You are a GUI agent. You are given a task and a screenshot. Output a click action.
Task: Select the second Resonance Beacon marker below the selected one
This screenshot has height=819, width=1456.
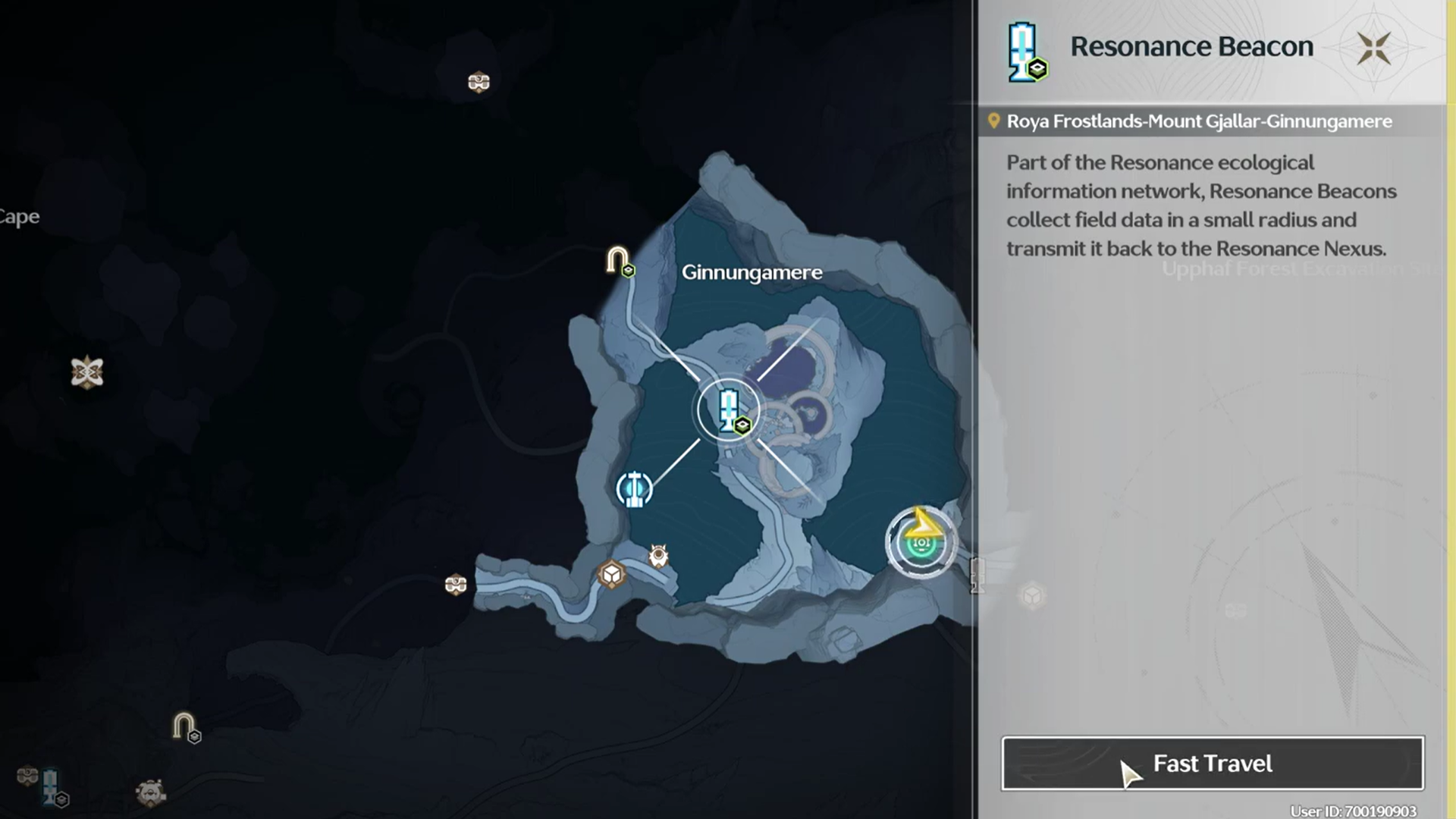pos(635,489)
